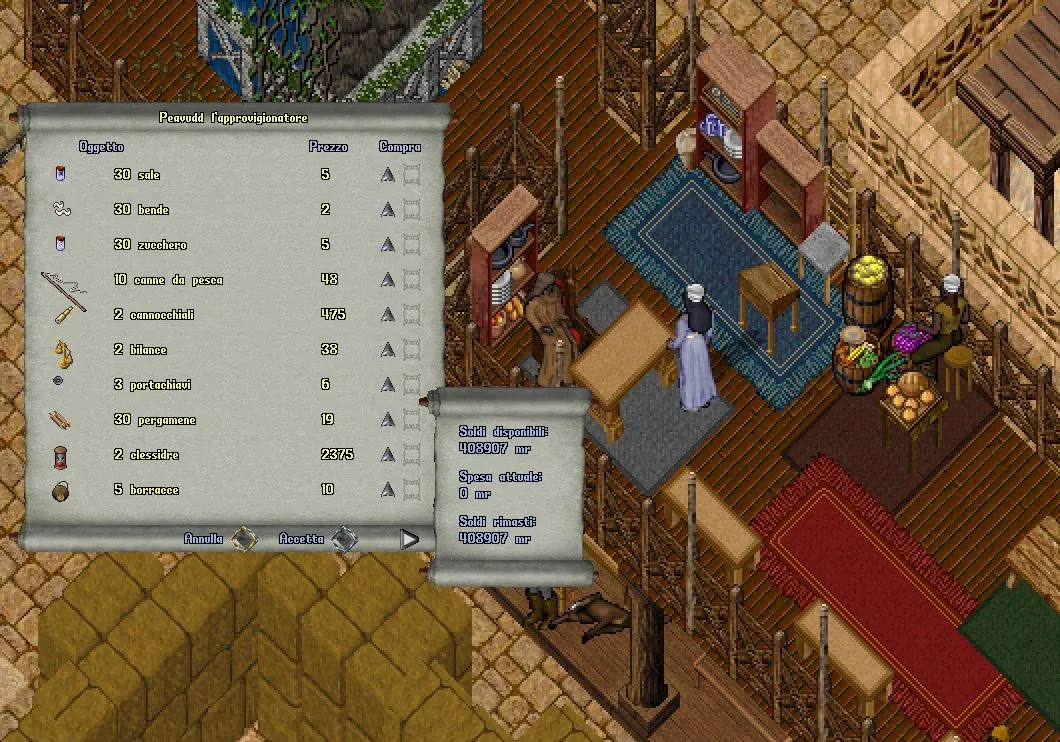1060x742 pixels.
Task: Go to the next shop page arrow
Action: pos(409,539)
